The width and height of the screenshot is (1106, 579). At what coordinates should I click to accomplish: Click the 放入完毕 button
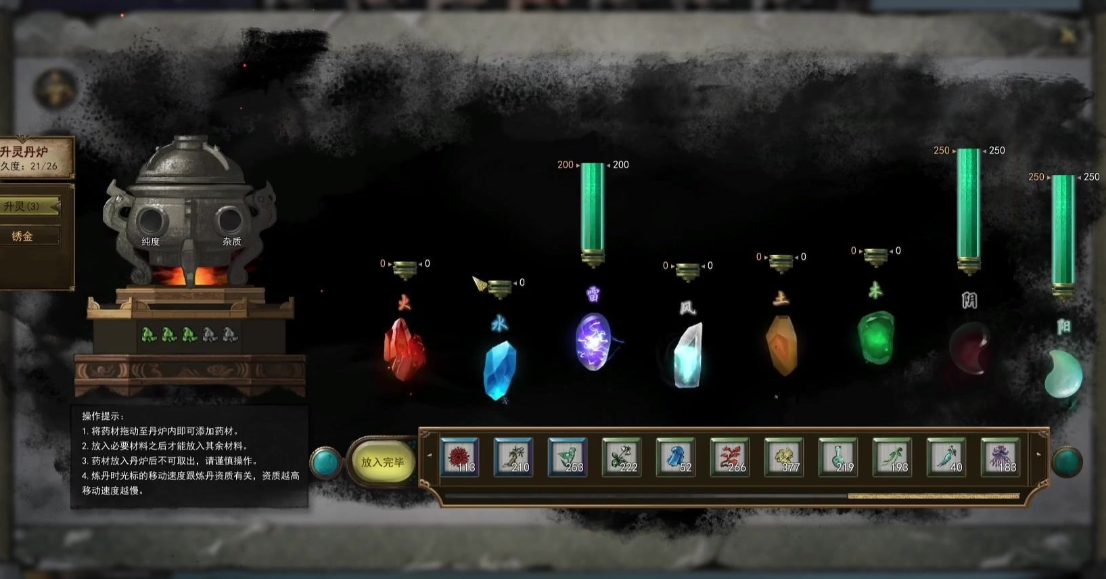pyautogui.click(x=381, y=462)
